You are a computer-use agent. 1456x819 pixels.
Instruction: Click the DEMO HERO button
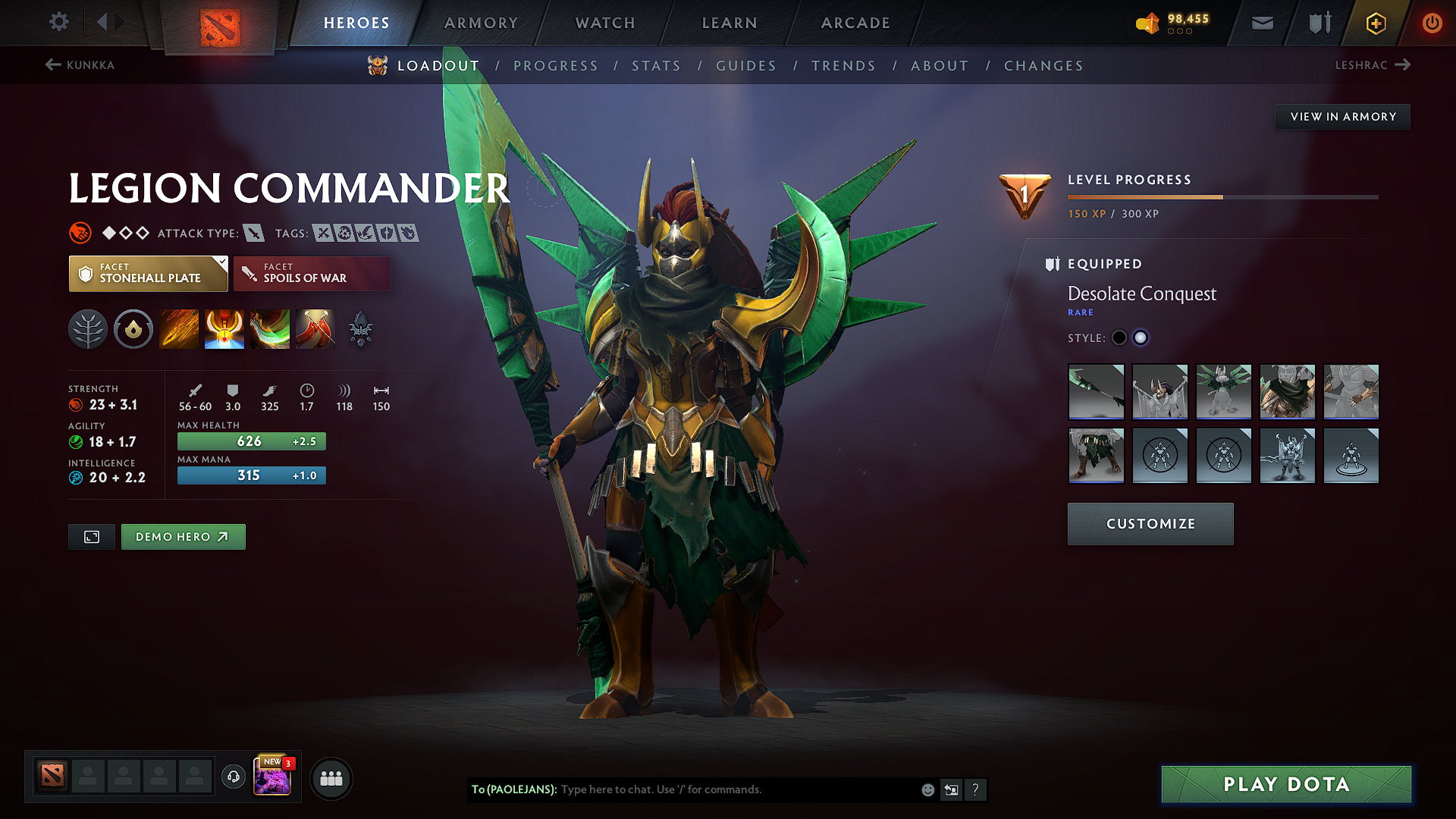(183, 536)
